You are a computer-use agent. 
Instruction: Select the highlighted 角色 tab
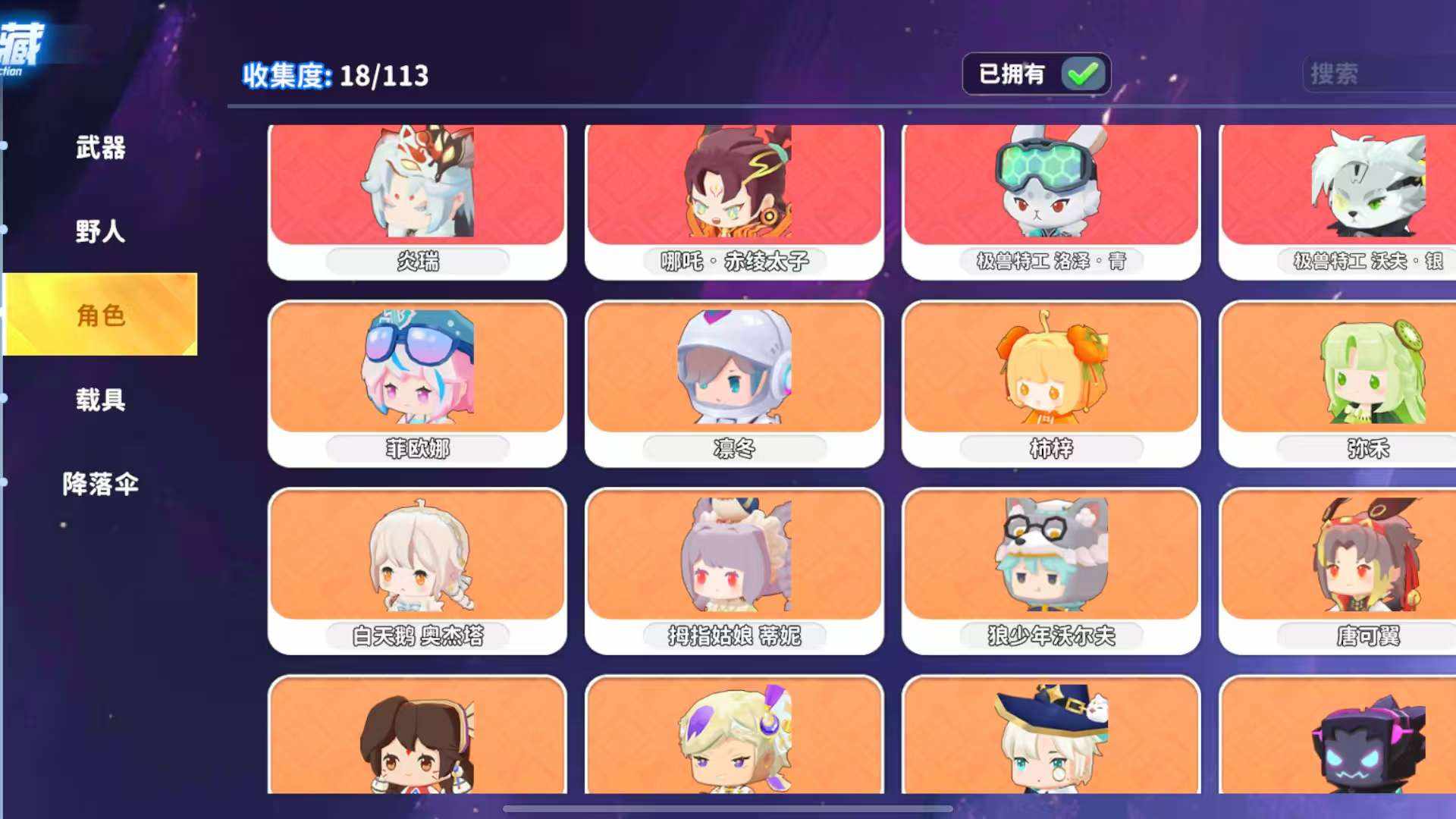[100, 315]
